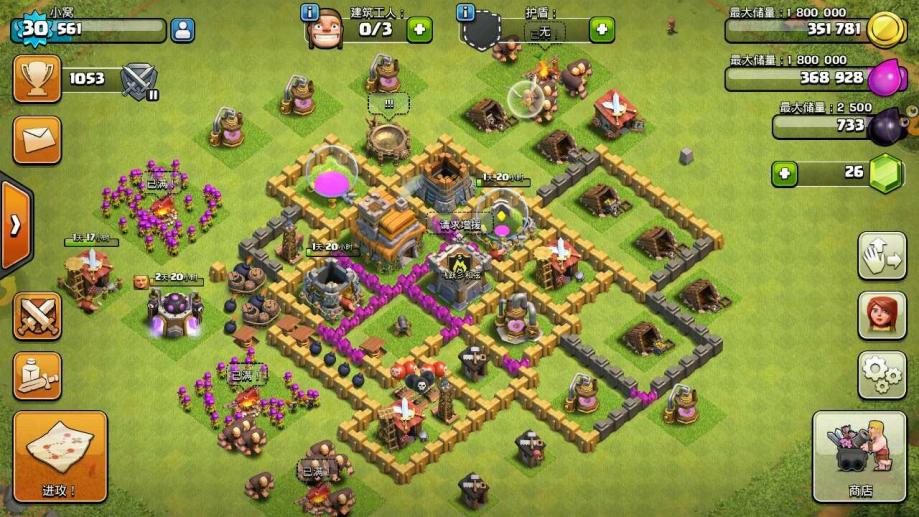The height and width of the screenshot is (517, 919).
Task: Tap the dark elixir resource icon
Action: pyautogui.click(x=887, y=126)
